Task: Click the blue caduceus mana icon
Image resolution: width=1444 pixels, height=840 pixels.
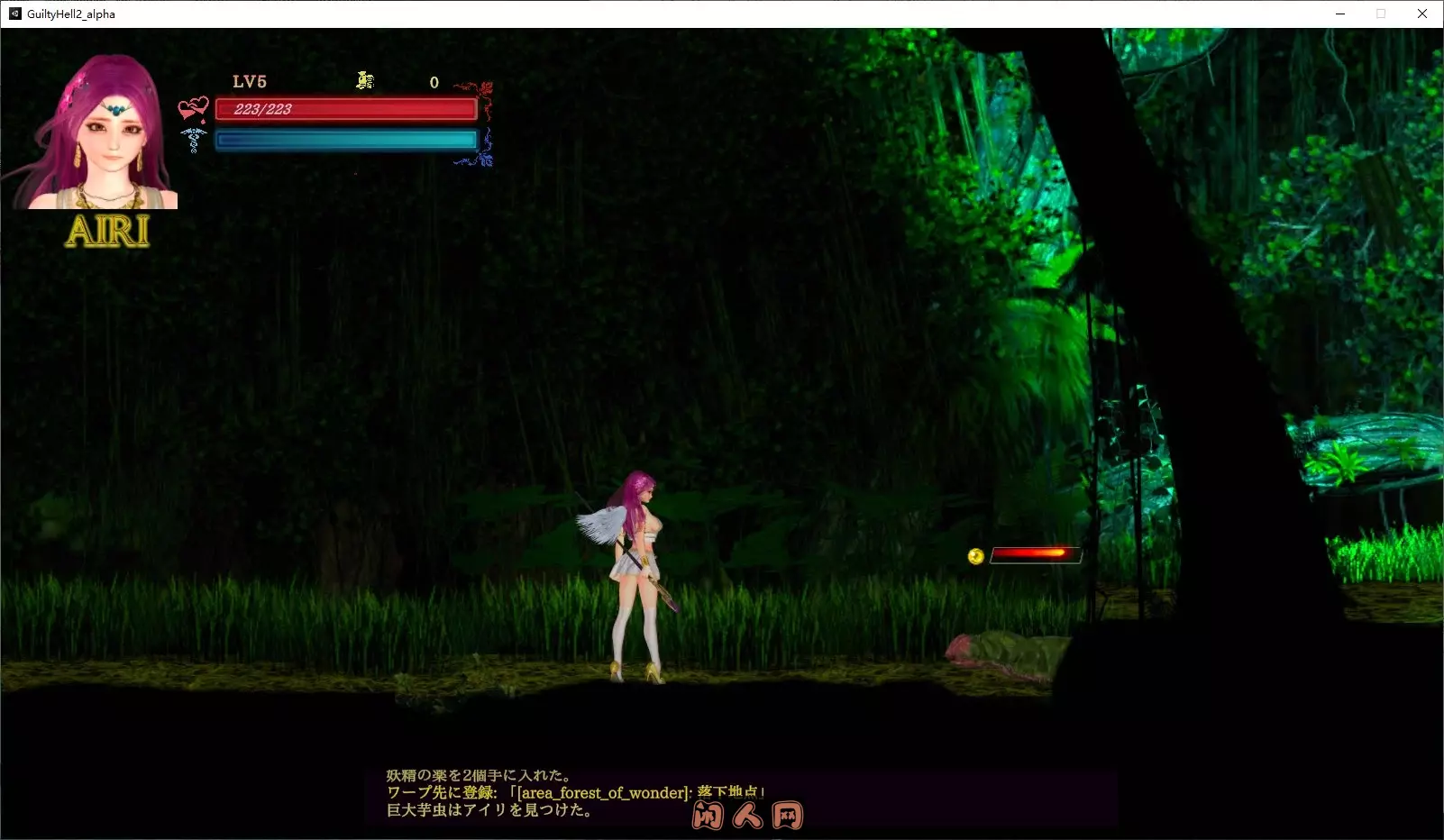Action: [192, 141]
